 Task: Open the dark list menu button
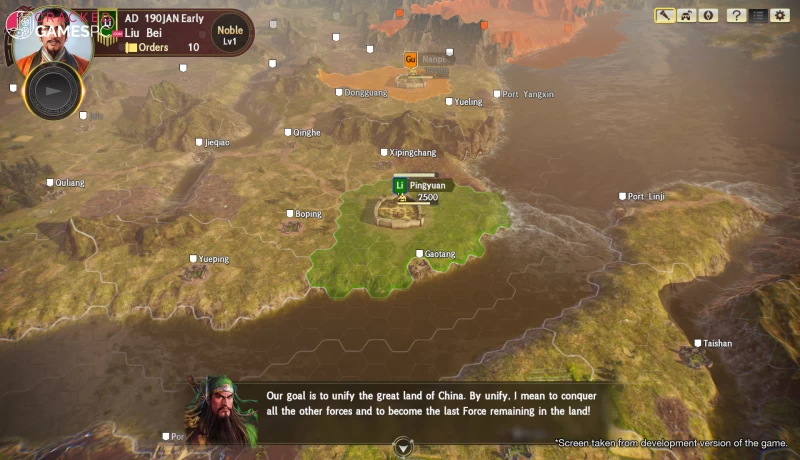(758, 15)
